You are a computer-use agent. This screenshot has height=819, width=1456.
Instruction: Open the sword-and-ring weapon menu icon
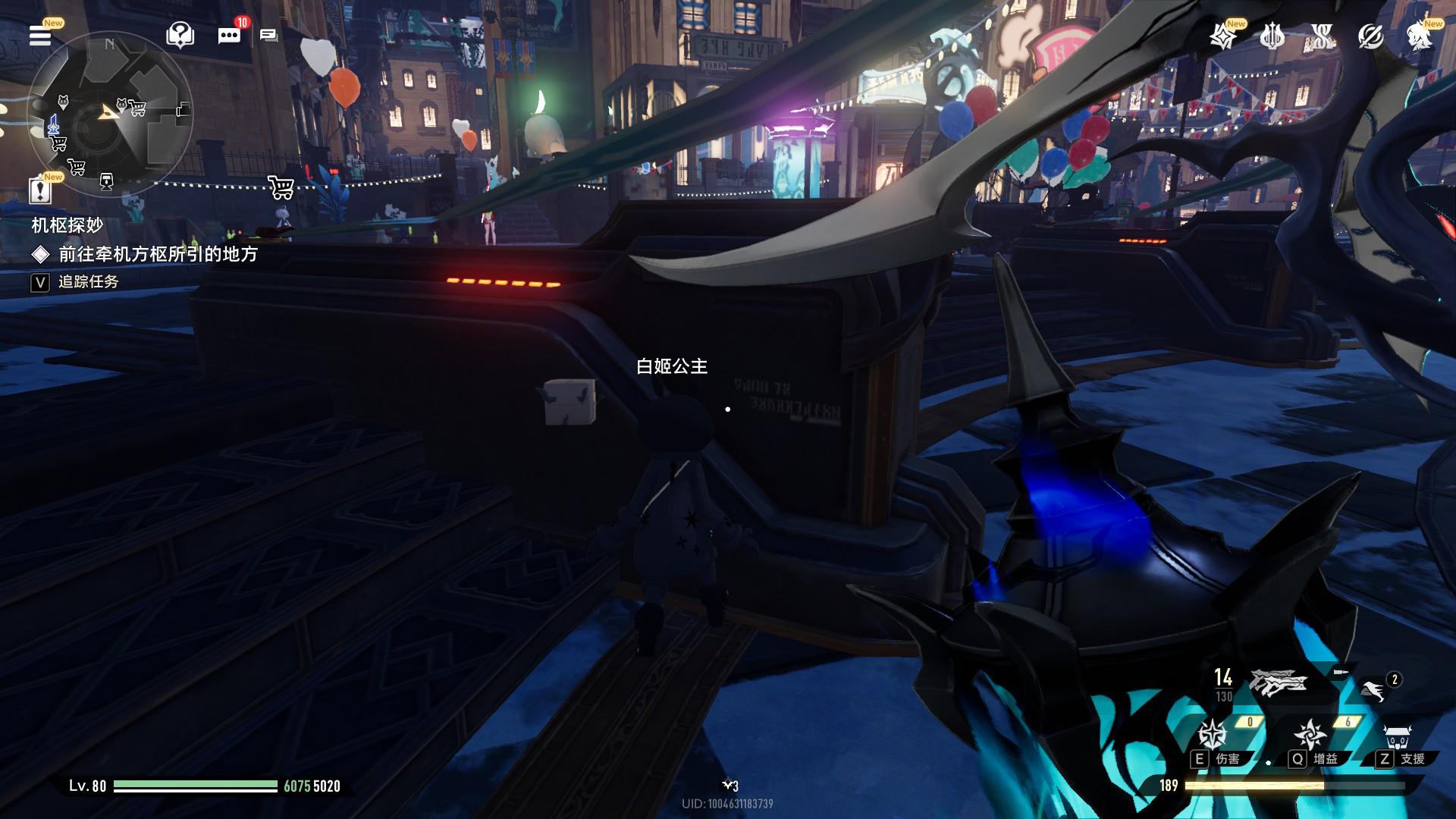pyautogui.click(x=1370, y=36)
